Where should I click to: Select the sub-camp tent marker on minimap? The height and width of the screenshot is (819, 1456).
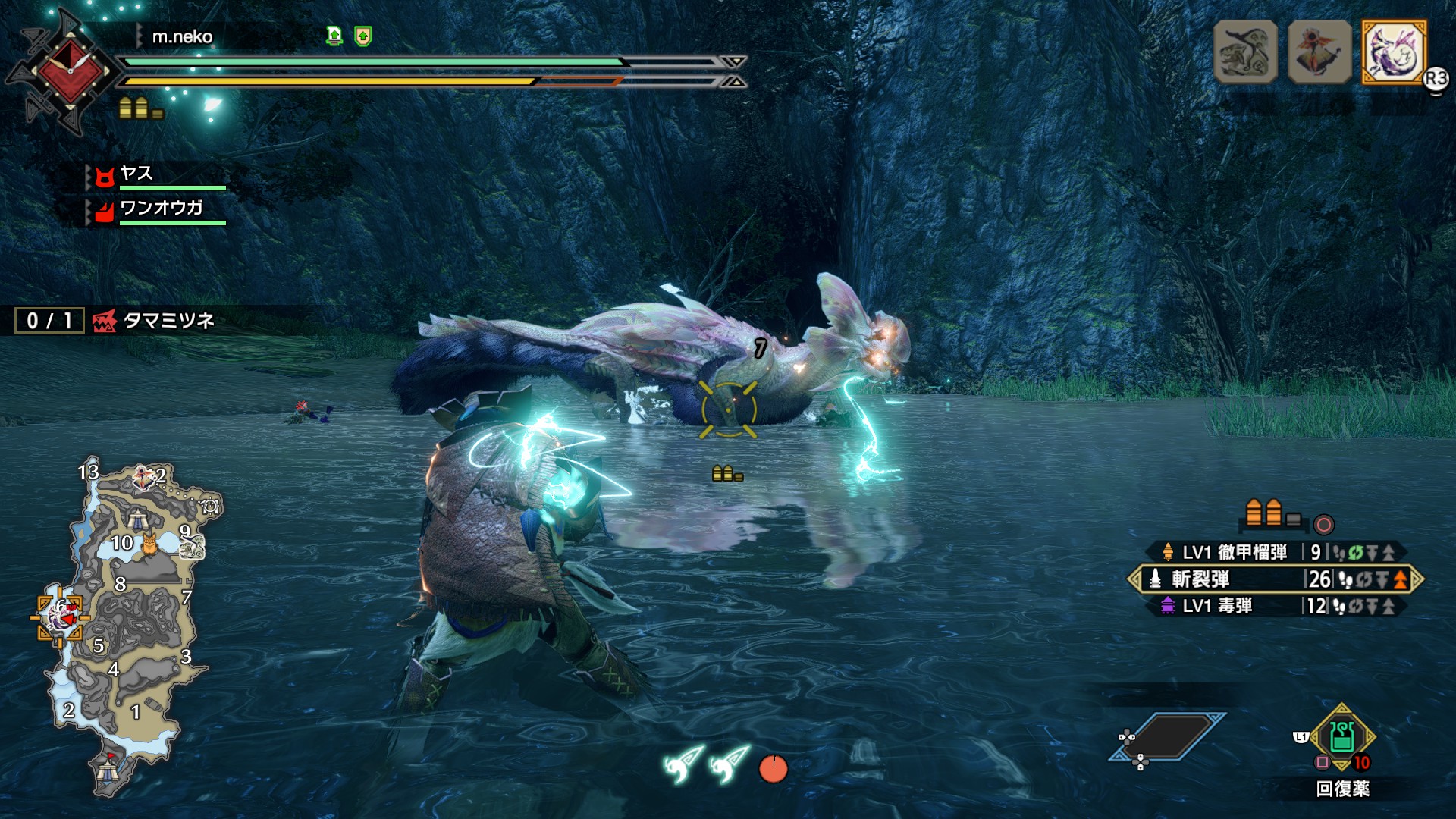[x=137, y=519]
